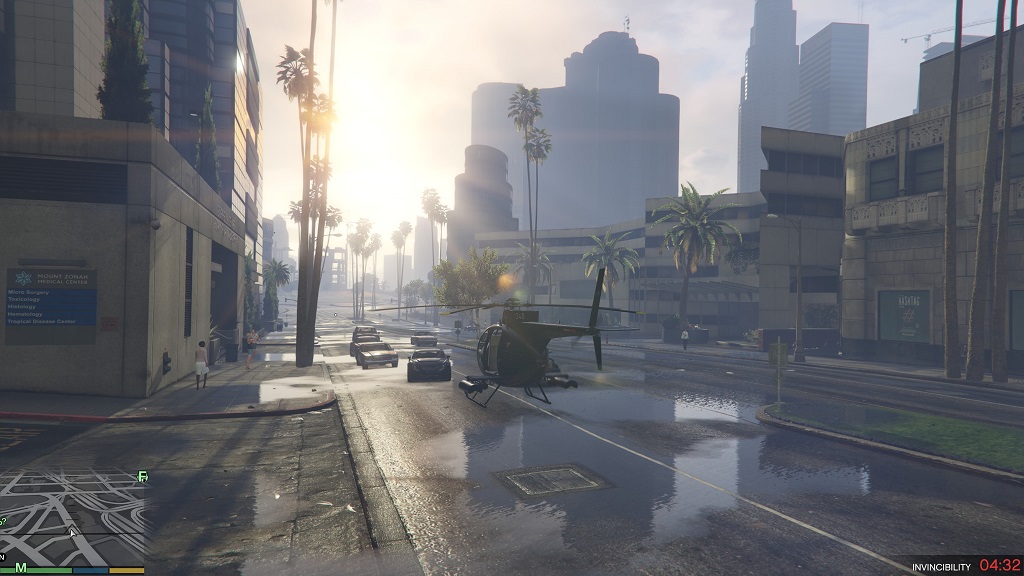This screenshot has height=576, width=1024.
Task: Click the green M marker on minimap
Action: [x=20, y=568]
